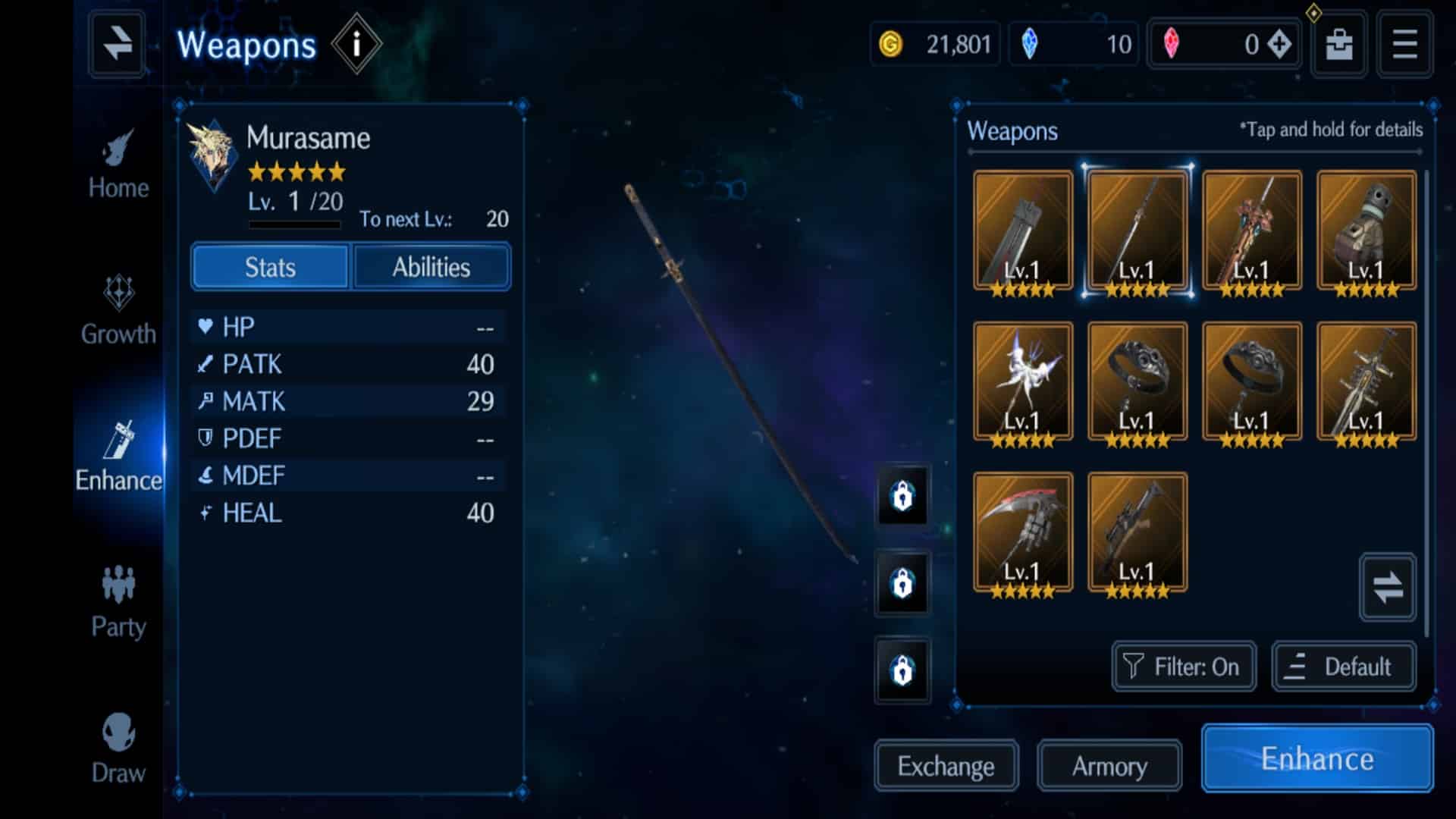Screen dimensions: 1456x819
Task: Open the weapon Exchange
Action: click(x=946, y=766)
